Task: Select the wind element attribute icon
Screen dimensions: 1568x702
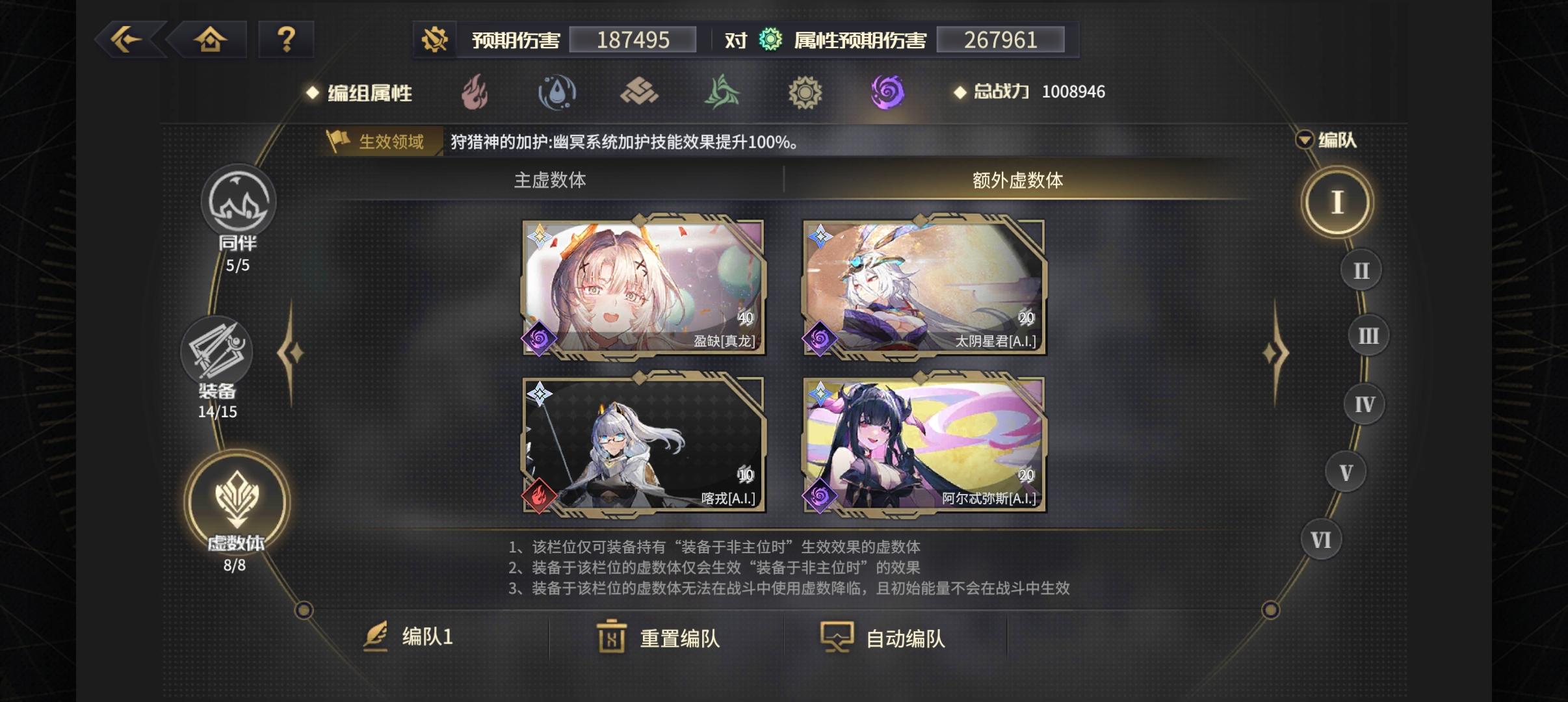Action: 722,92
